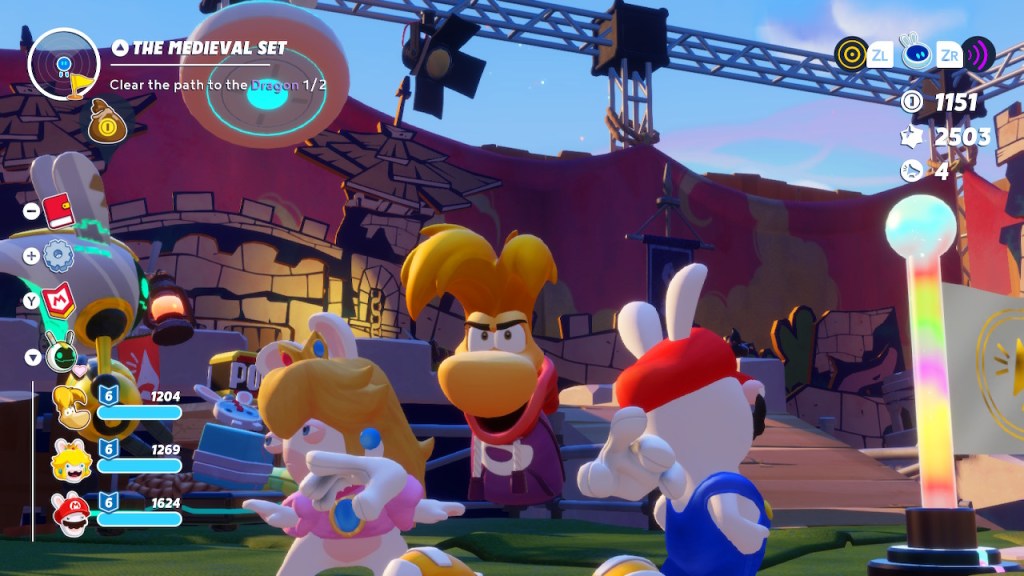The width and height of the screenshot is (1024, 576).
Task: Activate the yellow concentric-rings ability icon
Action: [x=852, y=53]
